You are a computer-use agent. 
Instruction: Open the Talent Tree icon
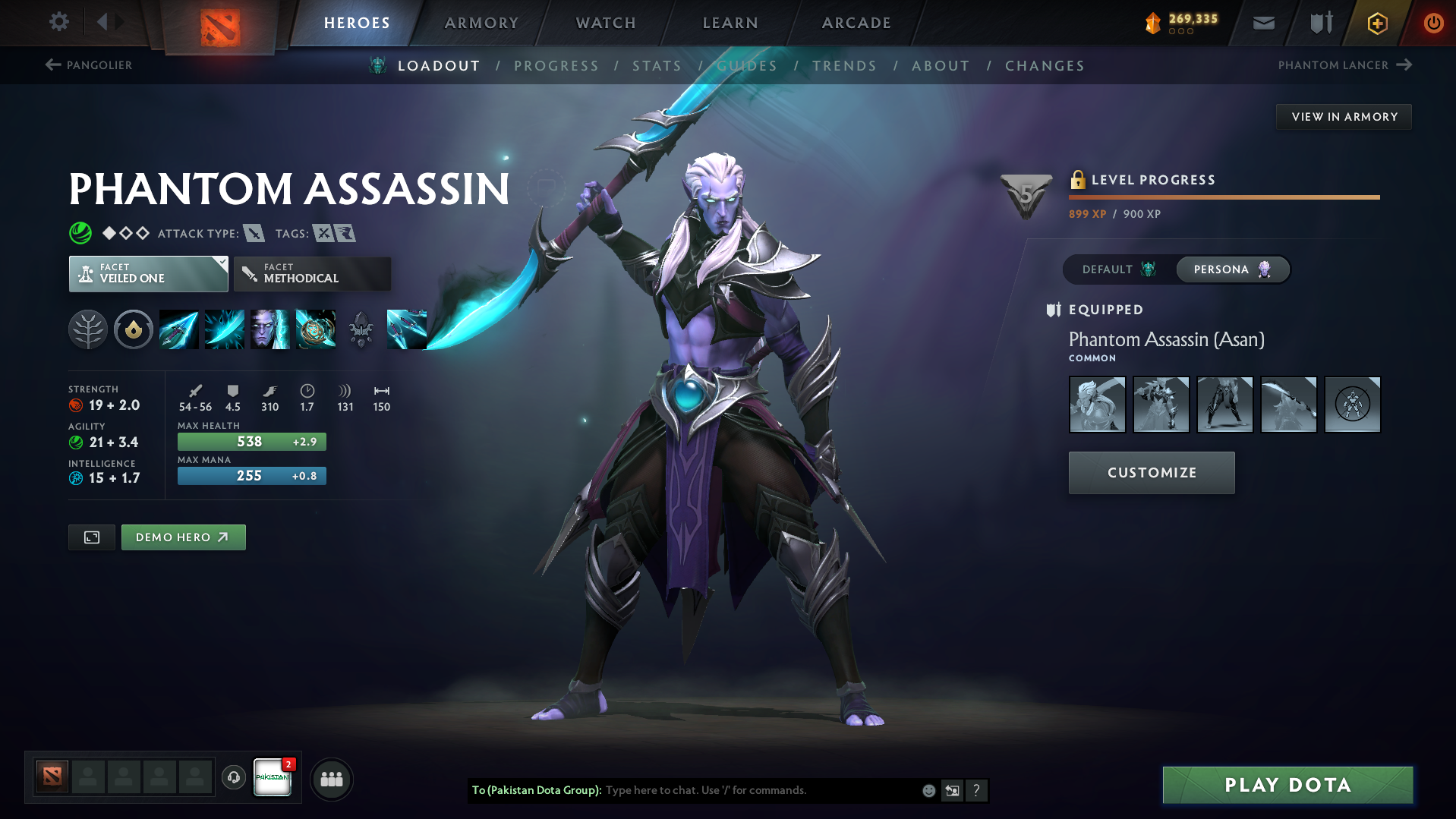[87, 329]
